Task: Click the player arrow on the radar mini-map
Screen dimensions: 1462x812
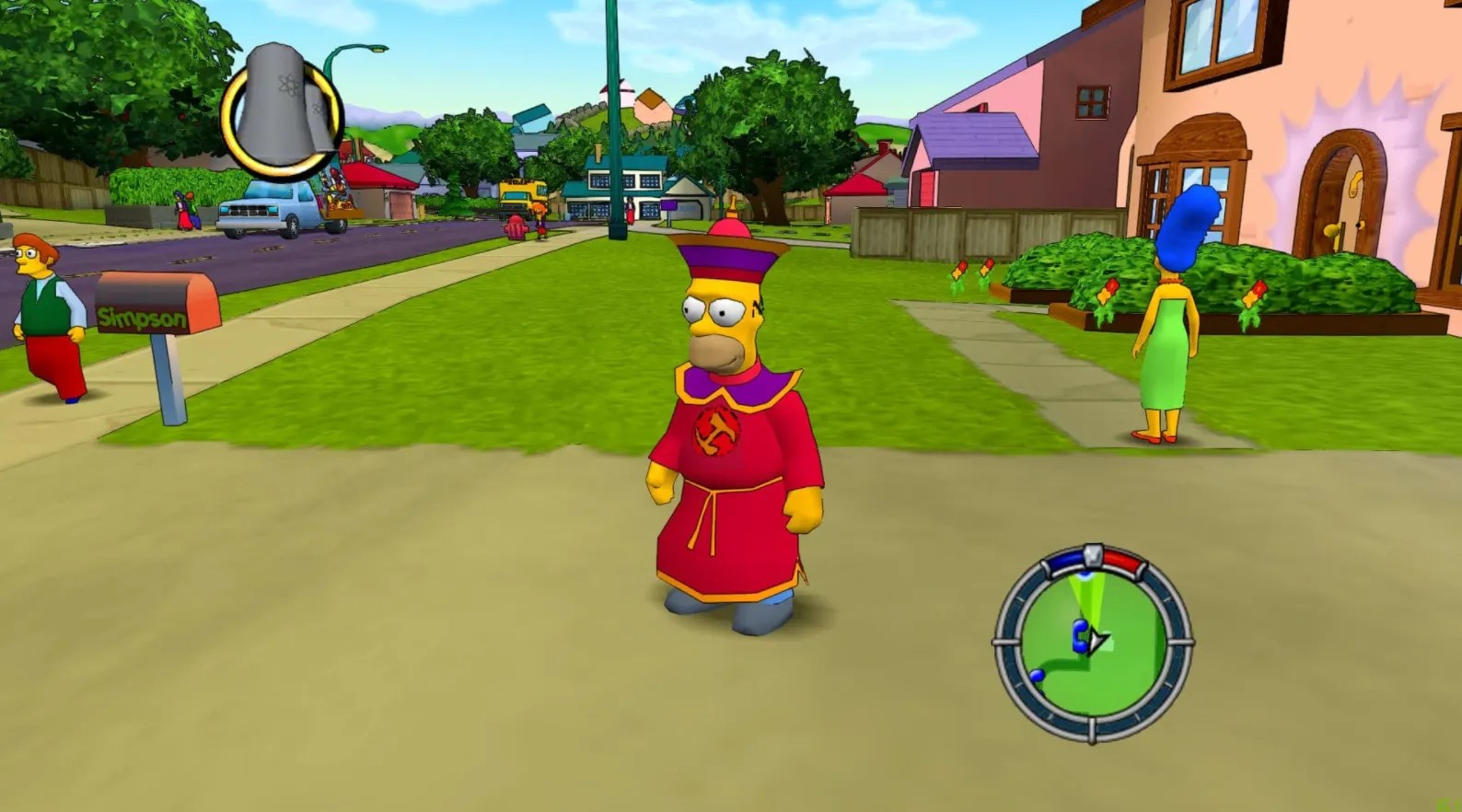Action: pos(1097,639)
